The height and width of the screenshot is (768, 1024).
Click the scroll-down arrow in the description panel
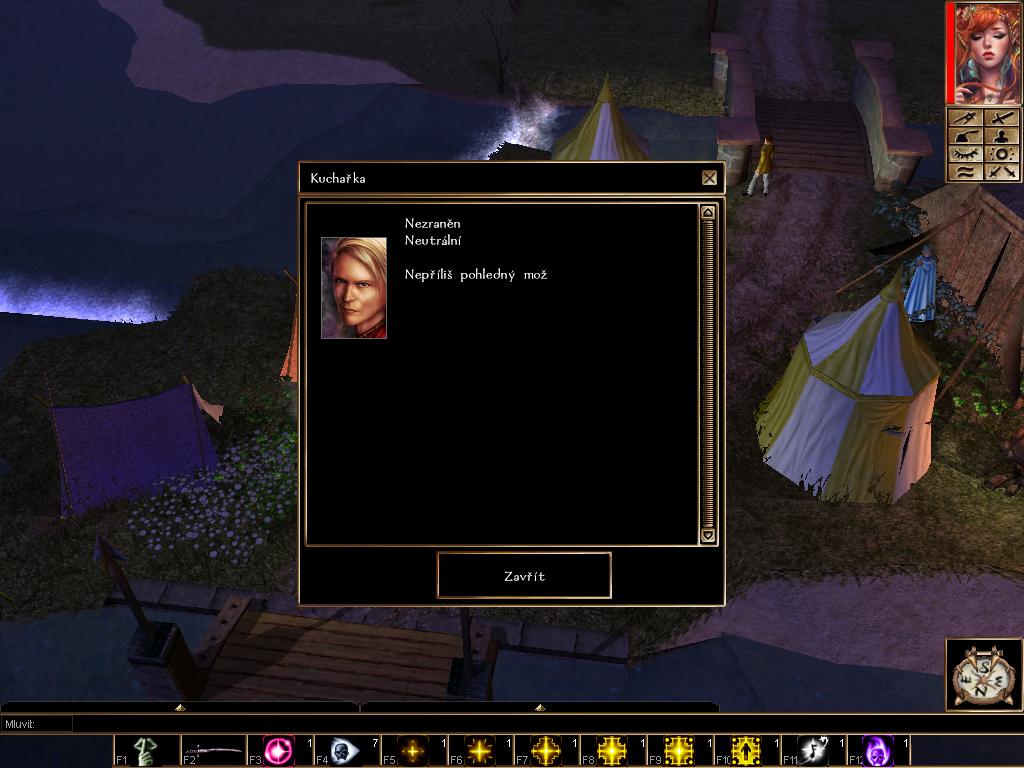[708, 536]
